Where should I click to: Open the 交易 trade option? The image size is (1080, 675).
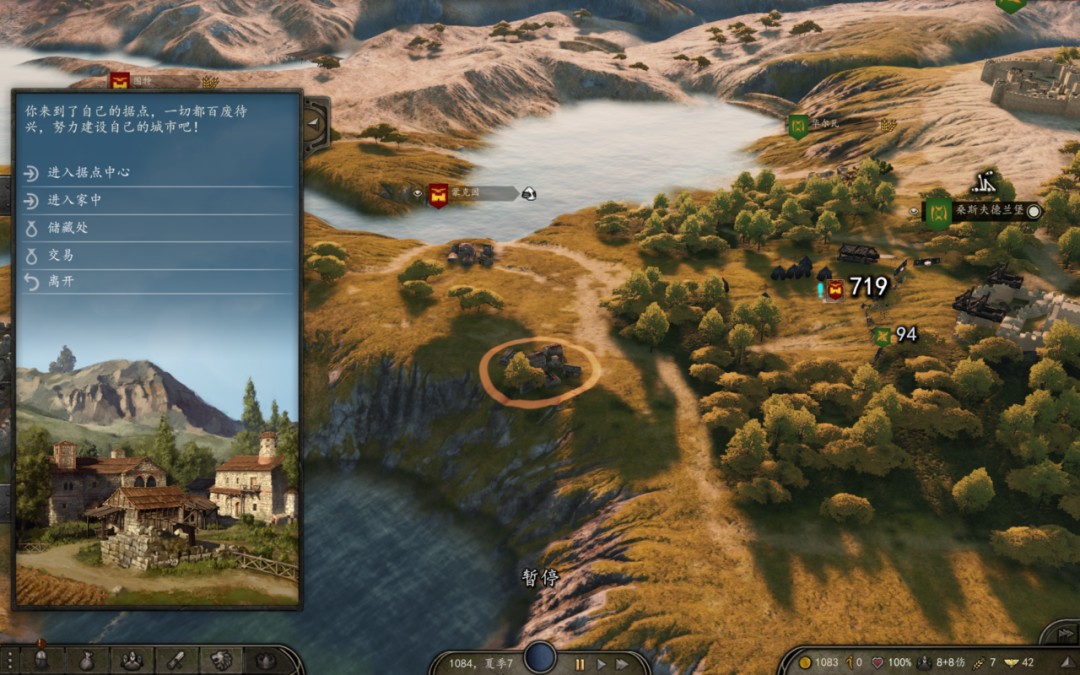click(x=61, y=254)
